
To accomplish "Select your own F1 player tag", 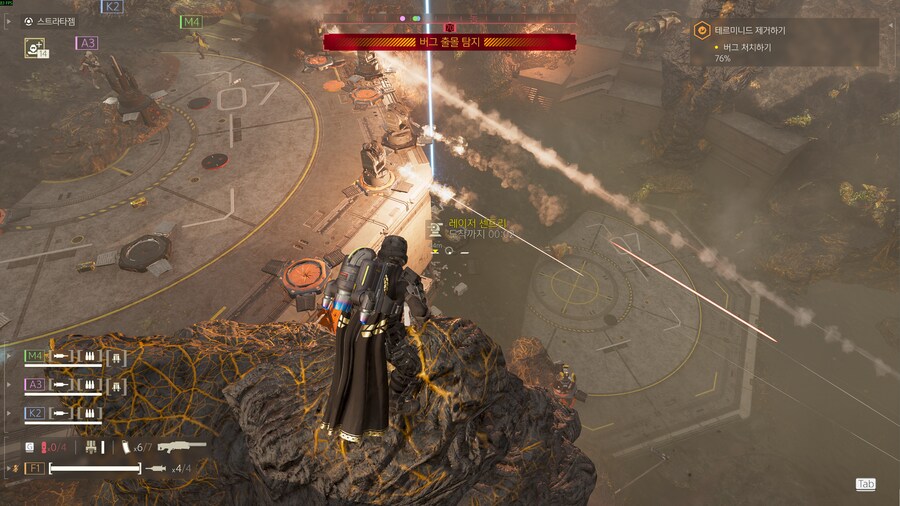I will [33, 468].
